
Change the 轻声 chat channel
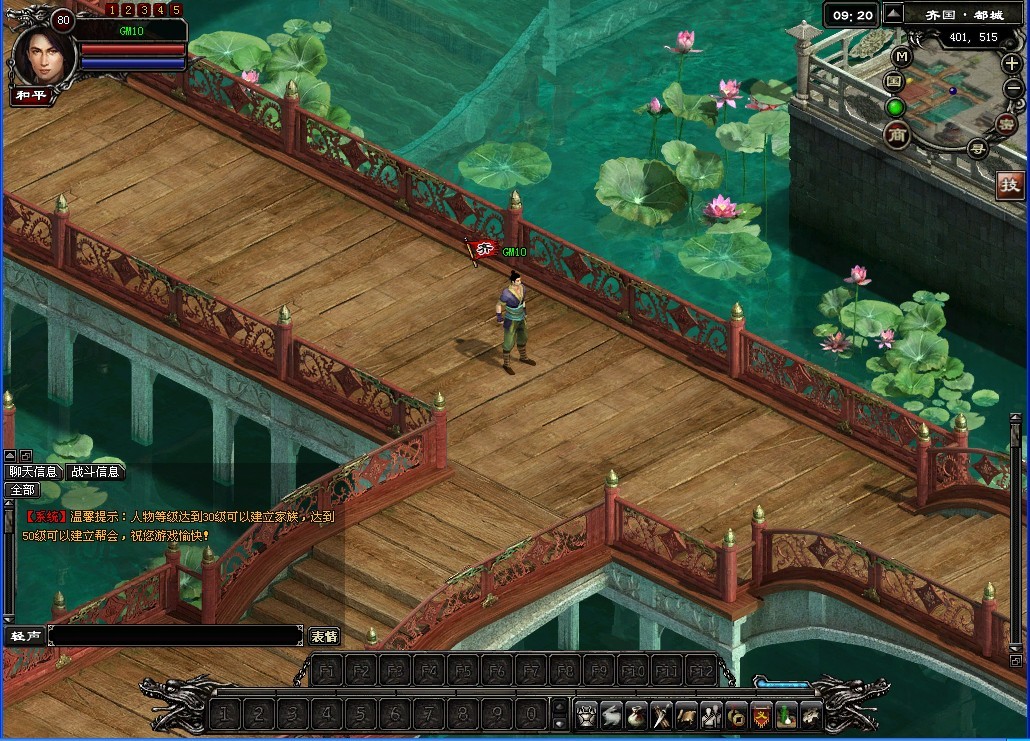[24, 636]
